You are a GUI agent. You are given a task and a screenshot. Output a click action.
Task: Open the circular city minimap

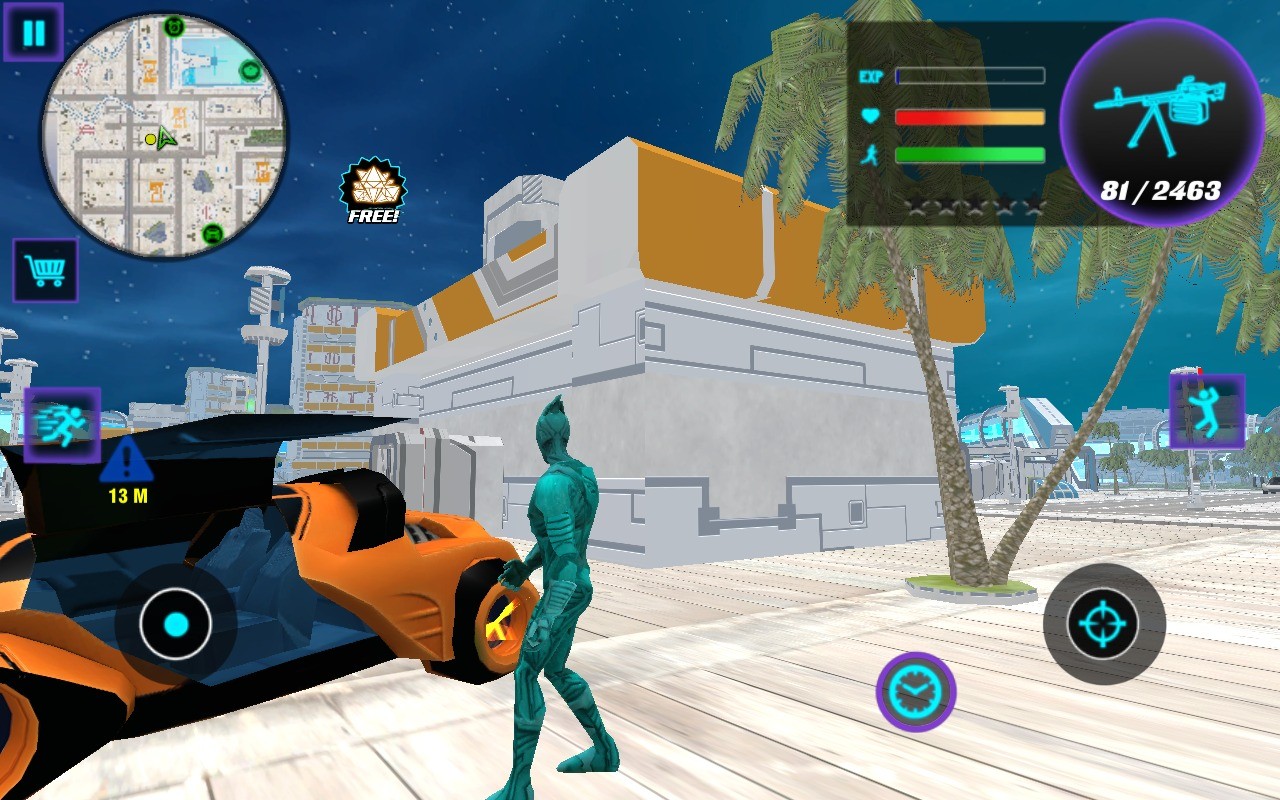pos(164,136)
